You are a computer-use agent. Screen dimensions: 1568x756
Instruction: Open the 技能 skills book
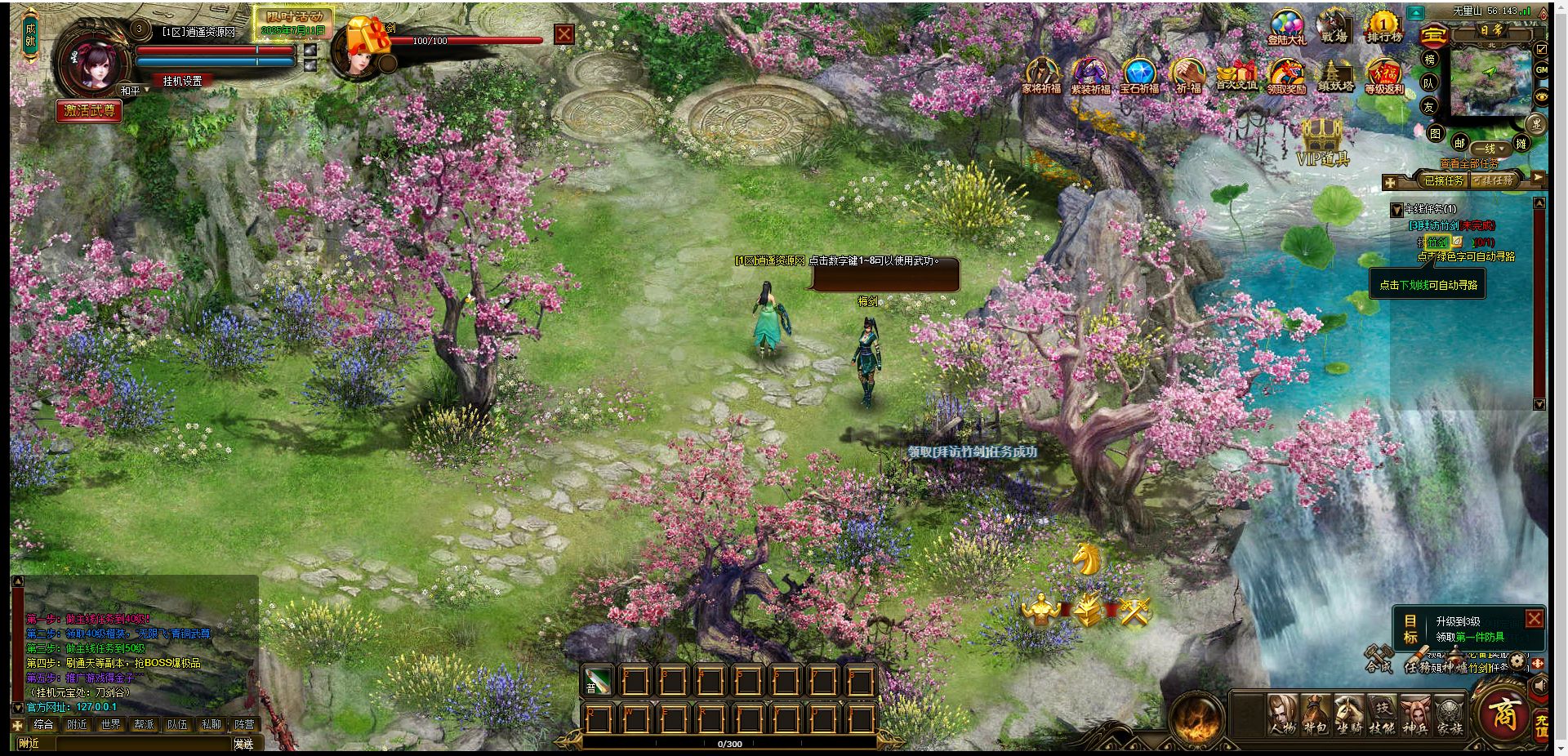coord(1382,714)
